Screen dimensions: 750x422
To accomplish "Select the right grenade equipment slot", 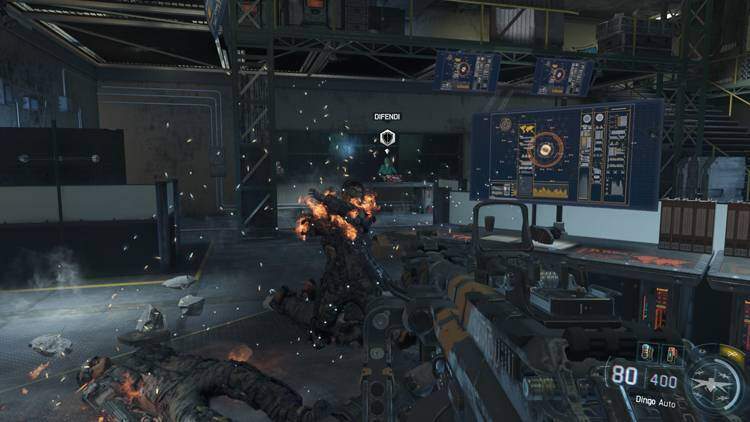I will [x=671, y=352].
